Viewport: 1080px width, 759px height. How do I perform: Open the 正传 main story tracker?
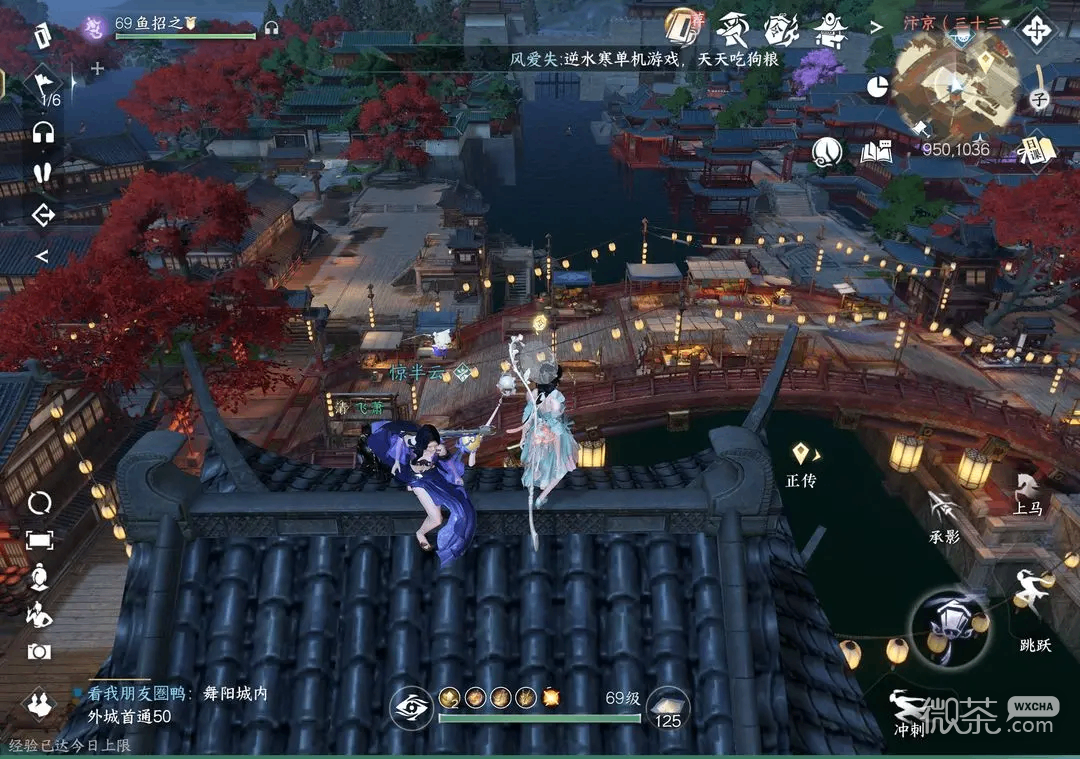801,462
